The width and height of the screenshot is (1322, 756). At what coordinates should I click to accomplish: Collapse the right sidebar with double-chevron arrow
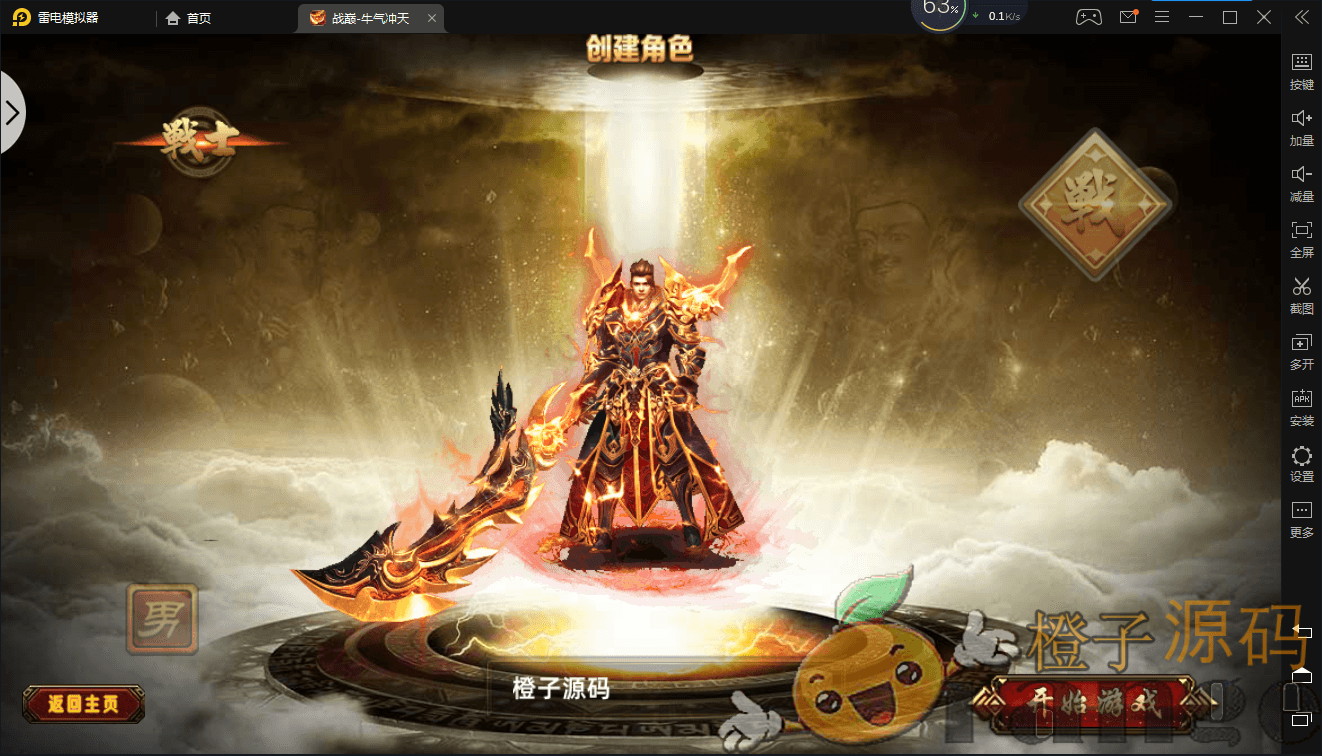1300,16
